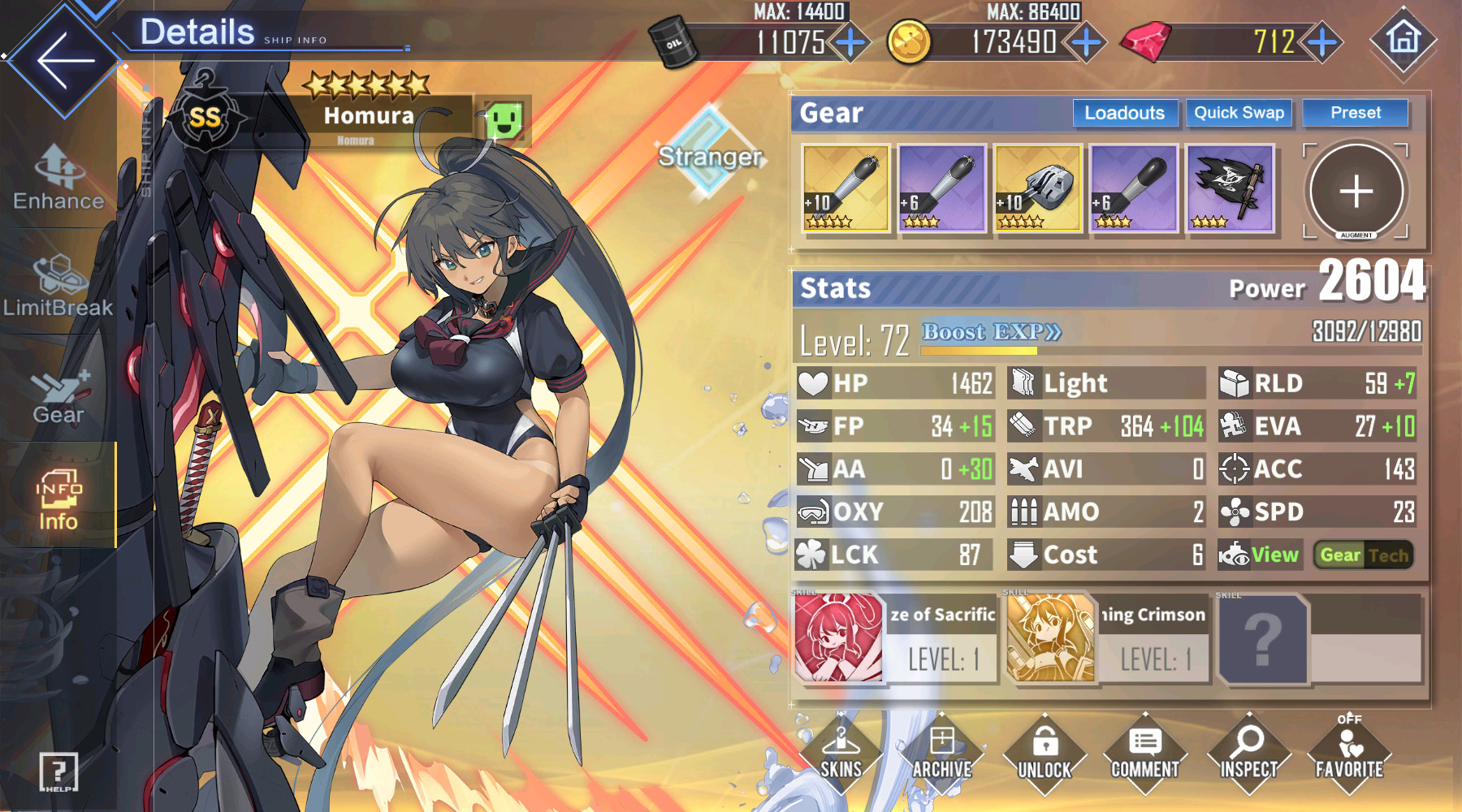
Task: Open the gear Preset menu
Action: (x=1355, y=113)
